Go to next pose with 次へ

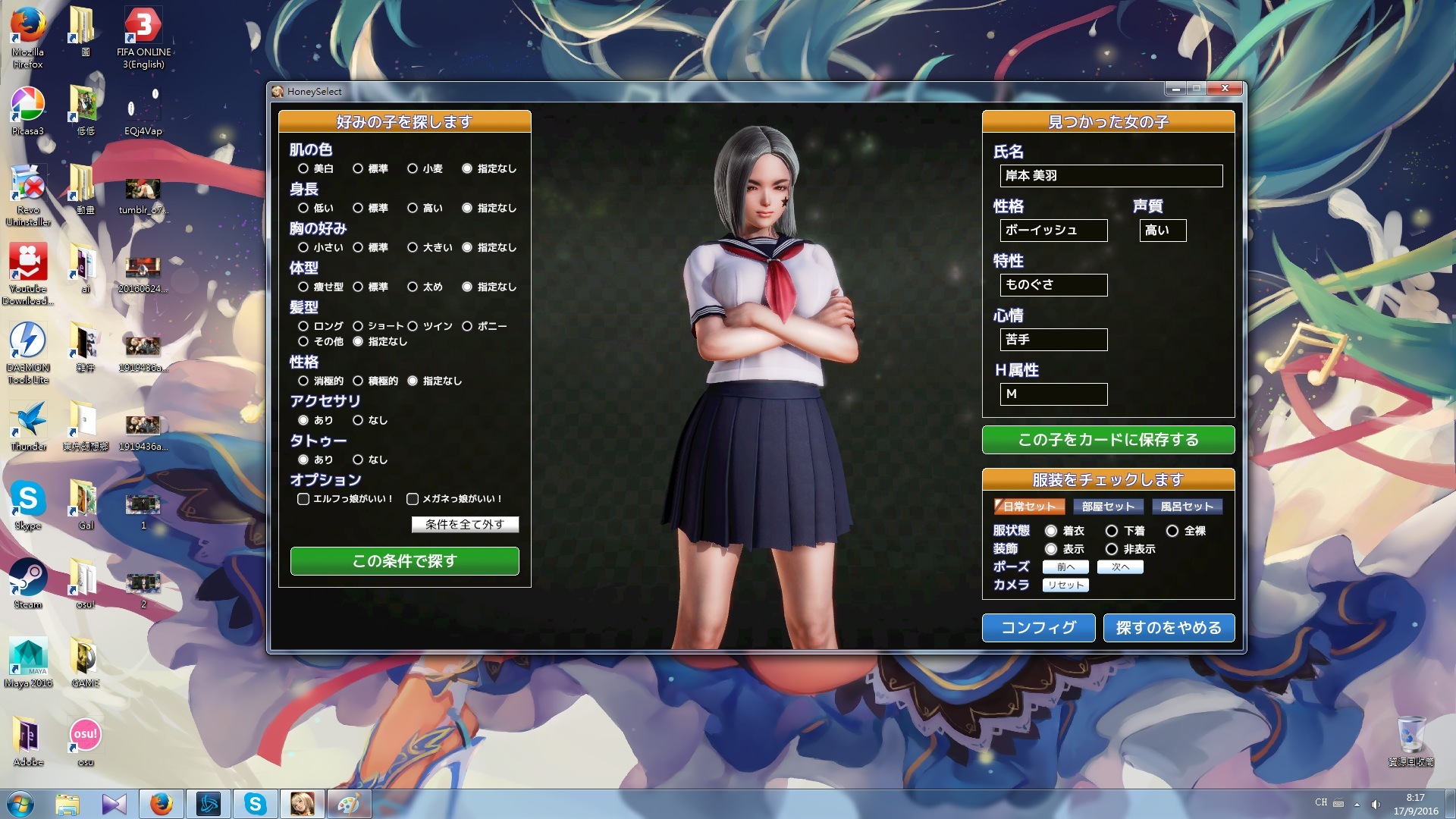(x=1120, y=567)
